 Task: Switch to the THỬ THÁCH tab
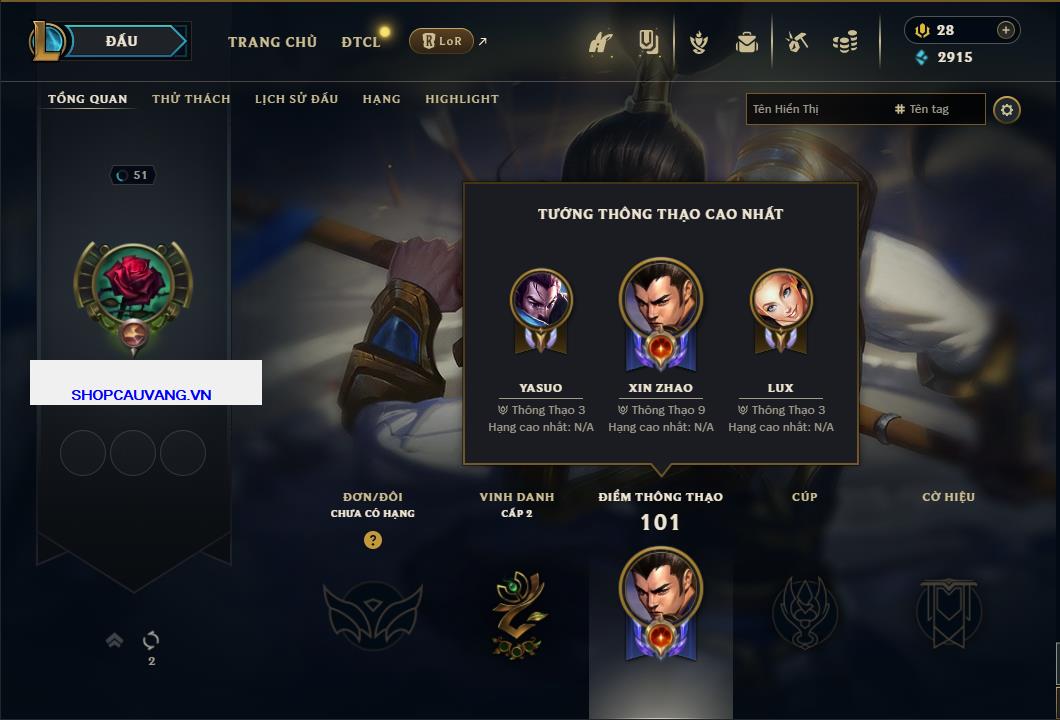click(x=191, y=99)
